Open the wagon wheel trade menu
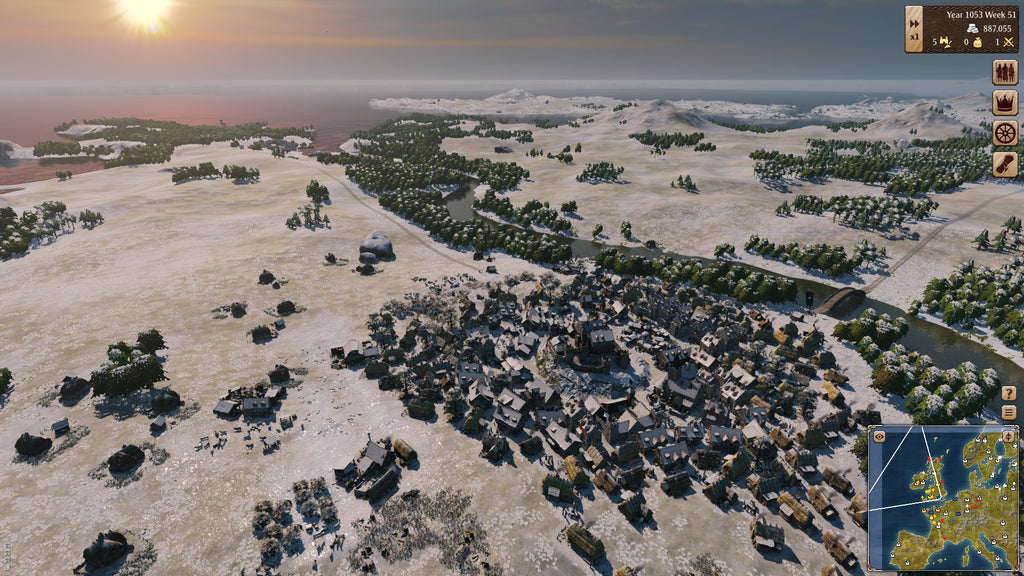 point(1004,133)
